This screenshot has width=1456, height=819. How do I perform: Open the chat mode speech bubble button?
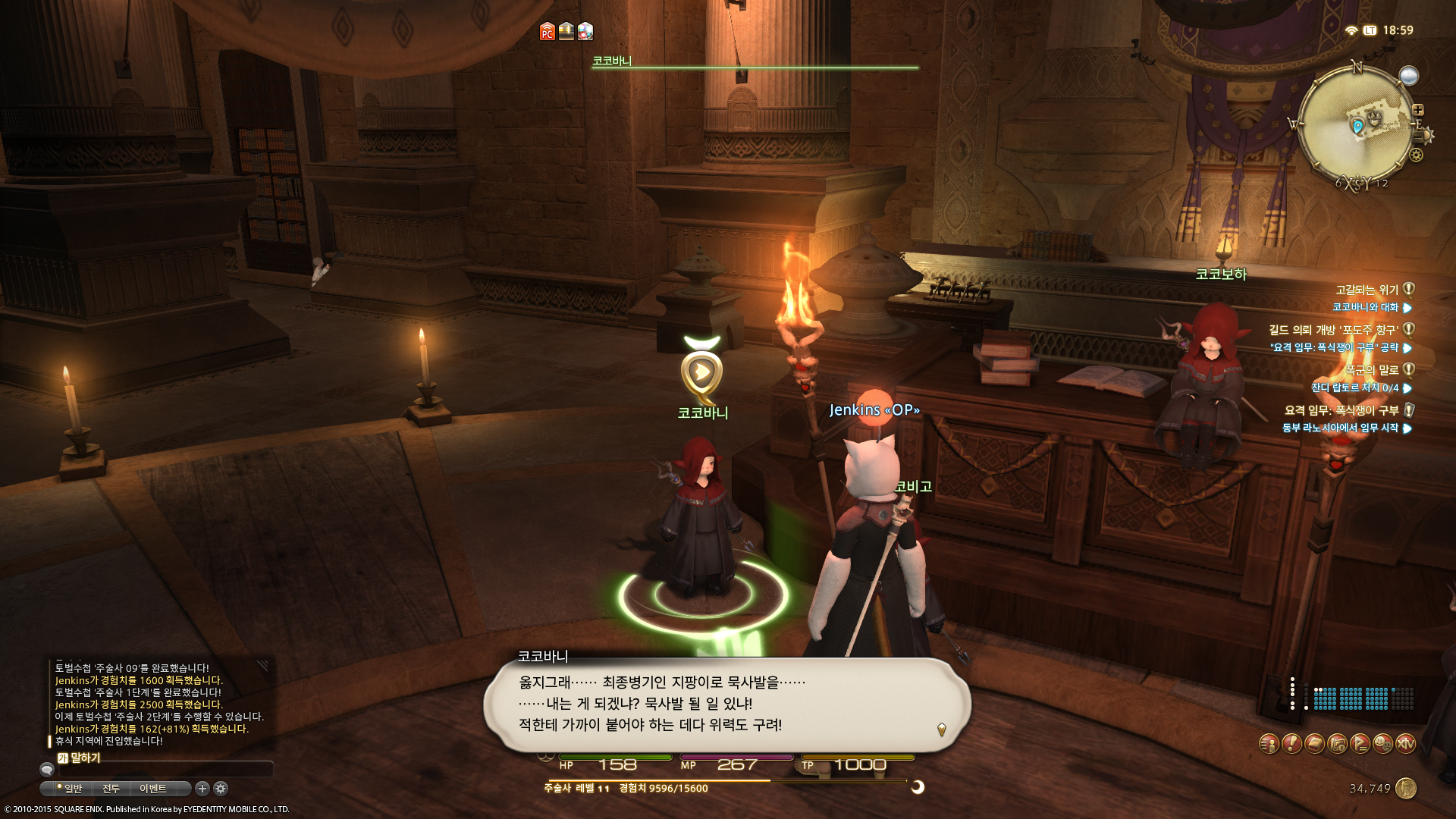47,770
